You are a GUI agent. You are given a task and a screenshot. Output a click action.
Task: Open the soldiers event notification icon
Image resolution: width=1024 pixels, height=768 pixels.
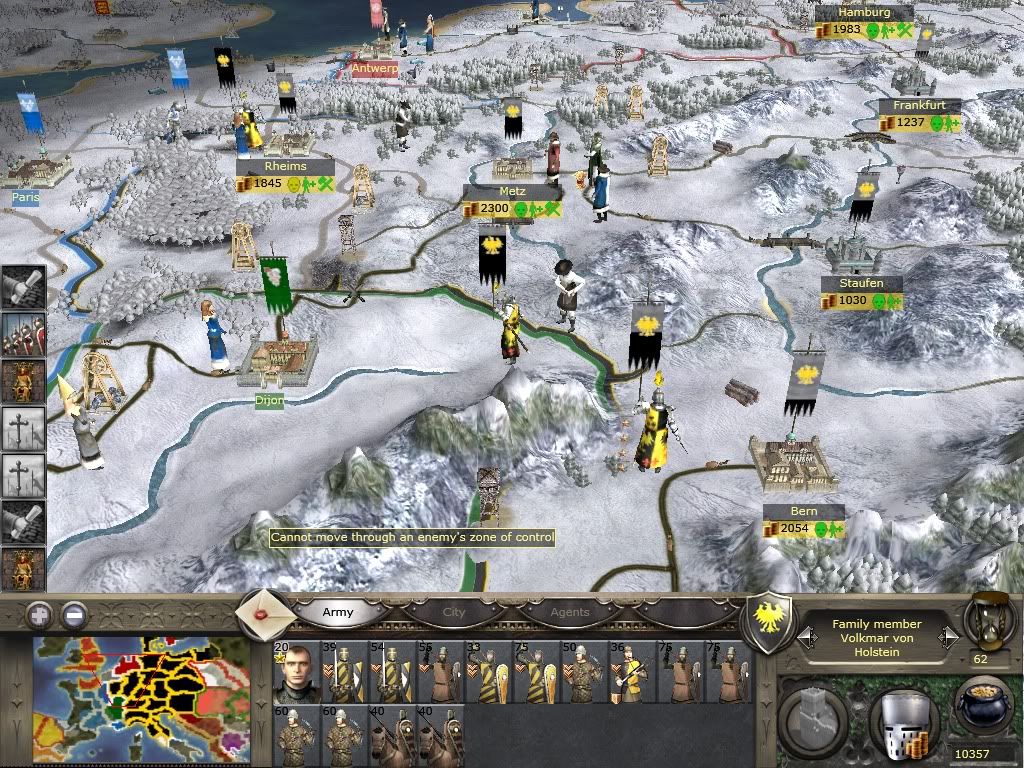tap(22, 336)
